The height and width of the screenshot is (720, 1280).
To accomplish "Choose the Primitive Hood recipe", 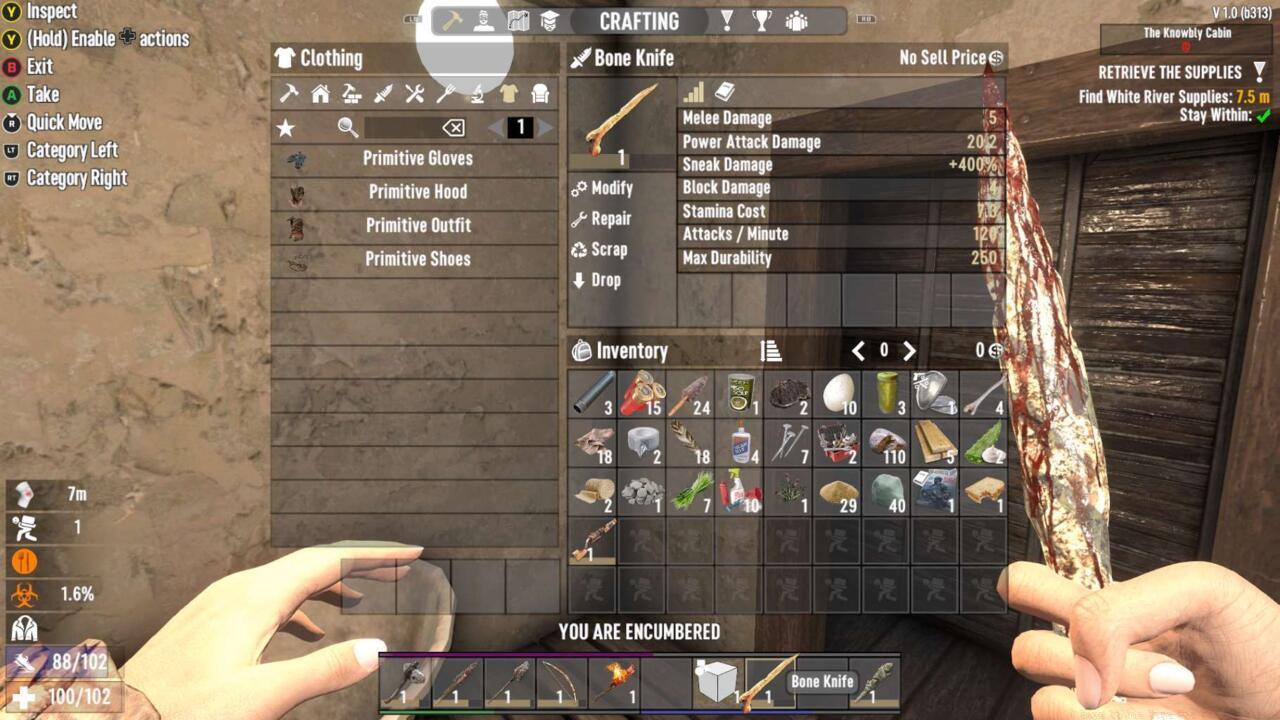I will pos(417,192).
